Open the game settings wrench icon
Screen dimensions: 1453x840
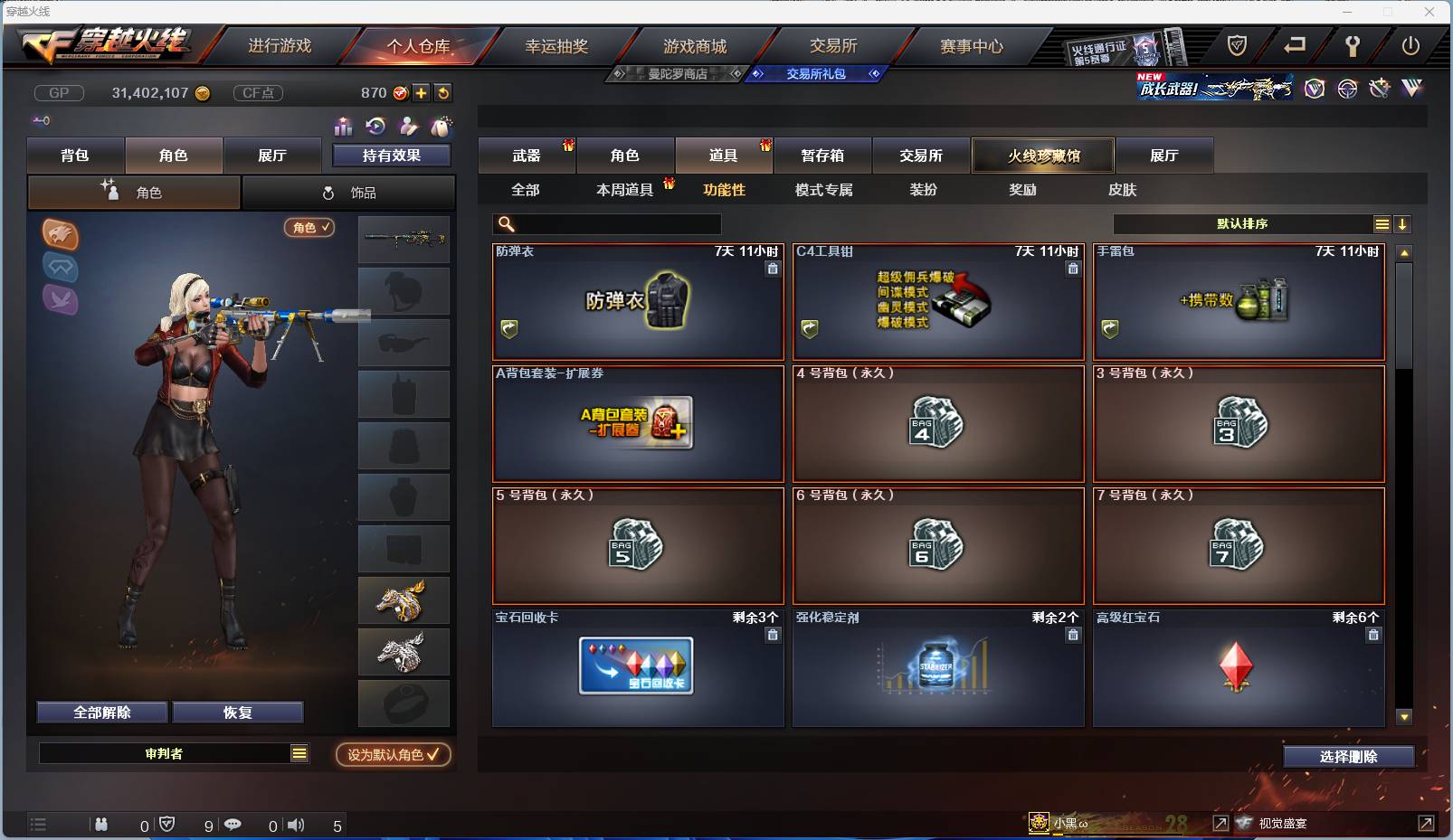(x=1352, y=44)
